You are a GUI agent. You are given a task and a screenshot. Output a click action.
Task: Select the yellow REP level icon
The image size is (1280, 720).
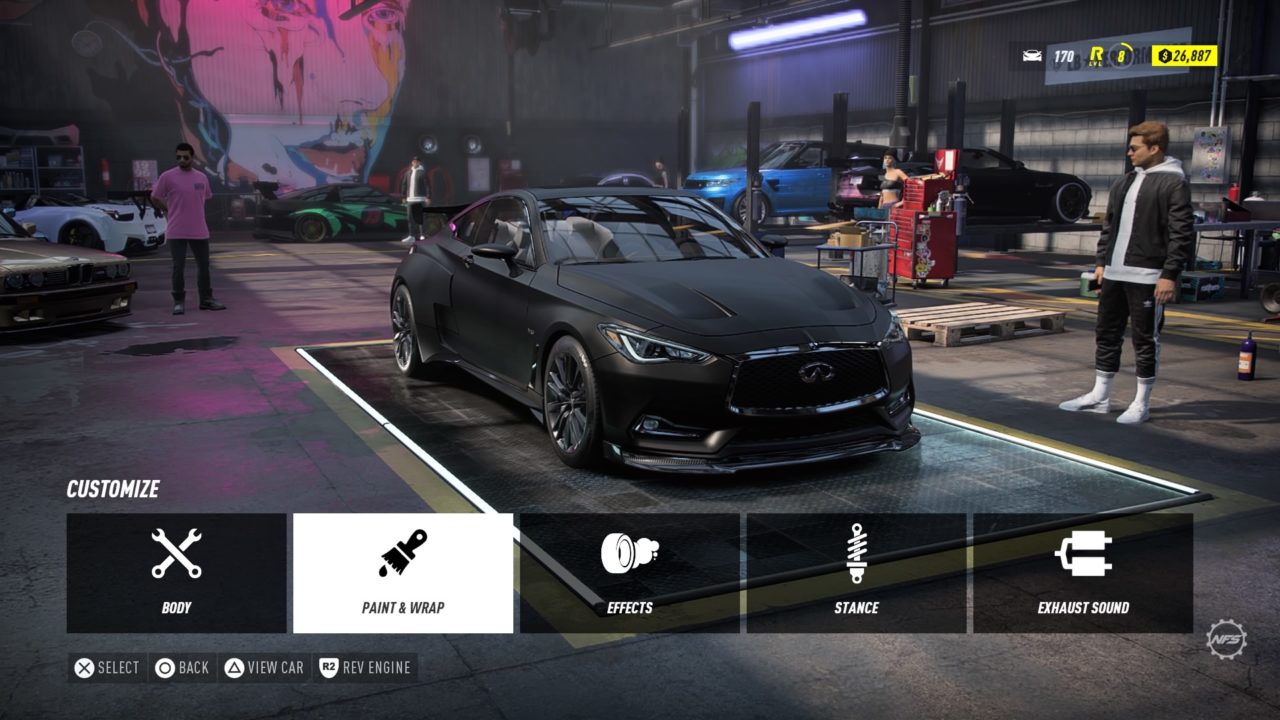click(x=1096, y=55)
